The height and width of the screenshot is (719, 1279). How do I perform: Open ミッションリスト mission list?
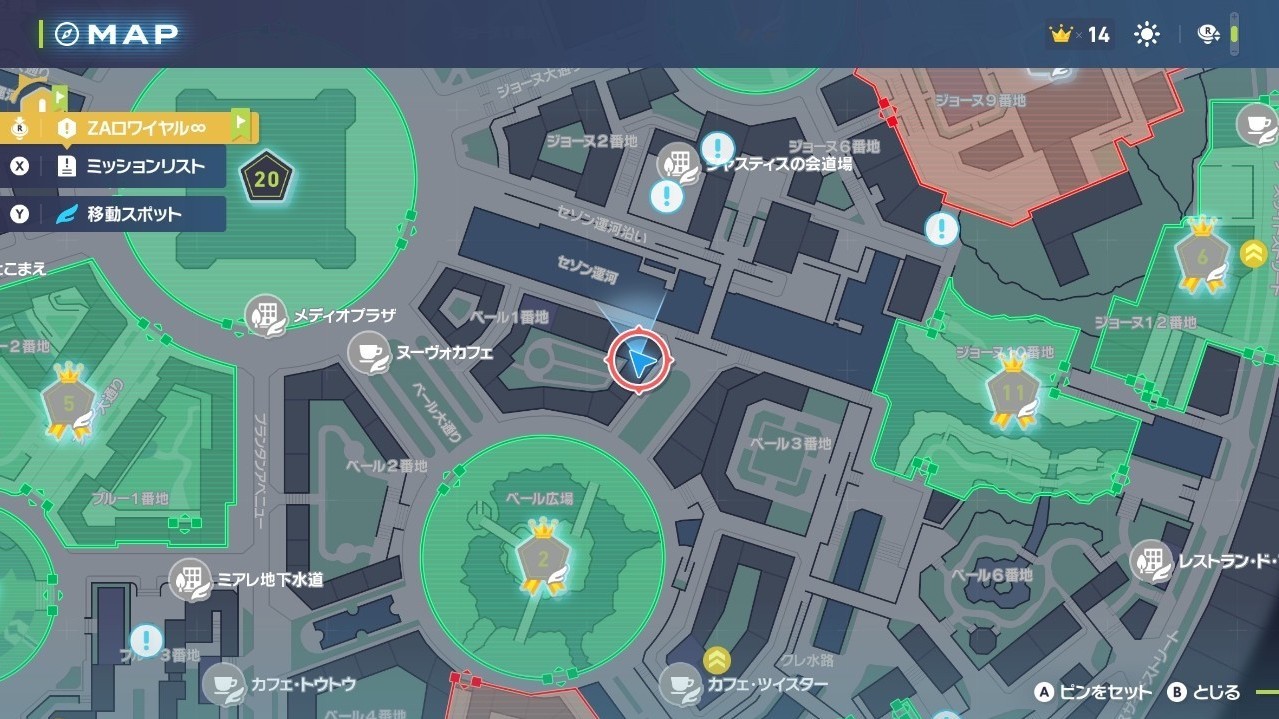pyautogui.click(x=132, y=166)
